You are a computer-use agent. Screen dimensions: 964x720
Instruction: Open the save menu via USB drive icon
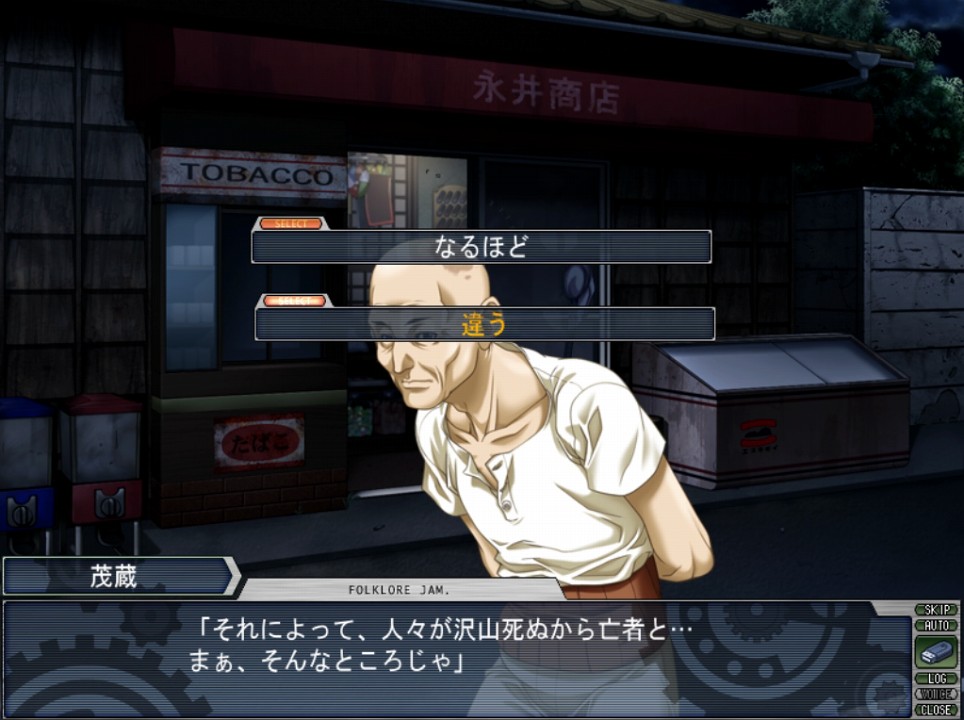pos(936,652)
